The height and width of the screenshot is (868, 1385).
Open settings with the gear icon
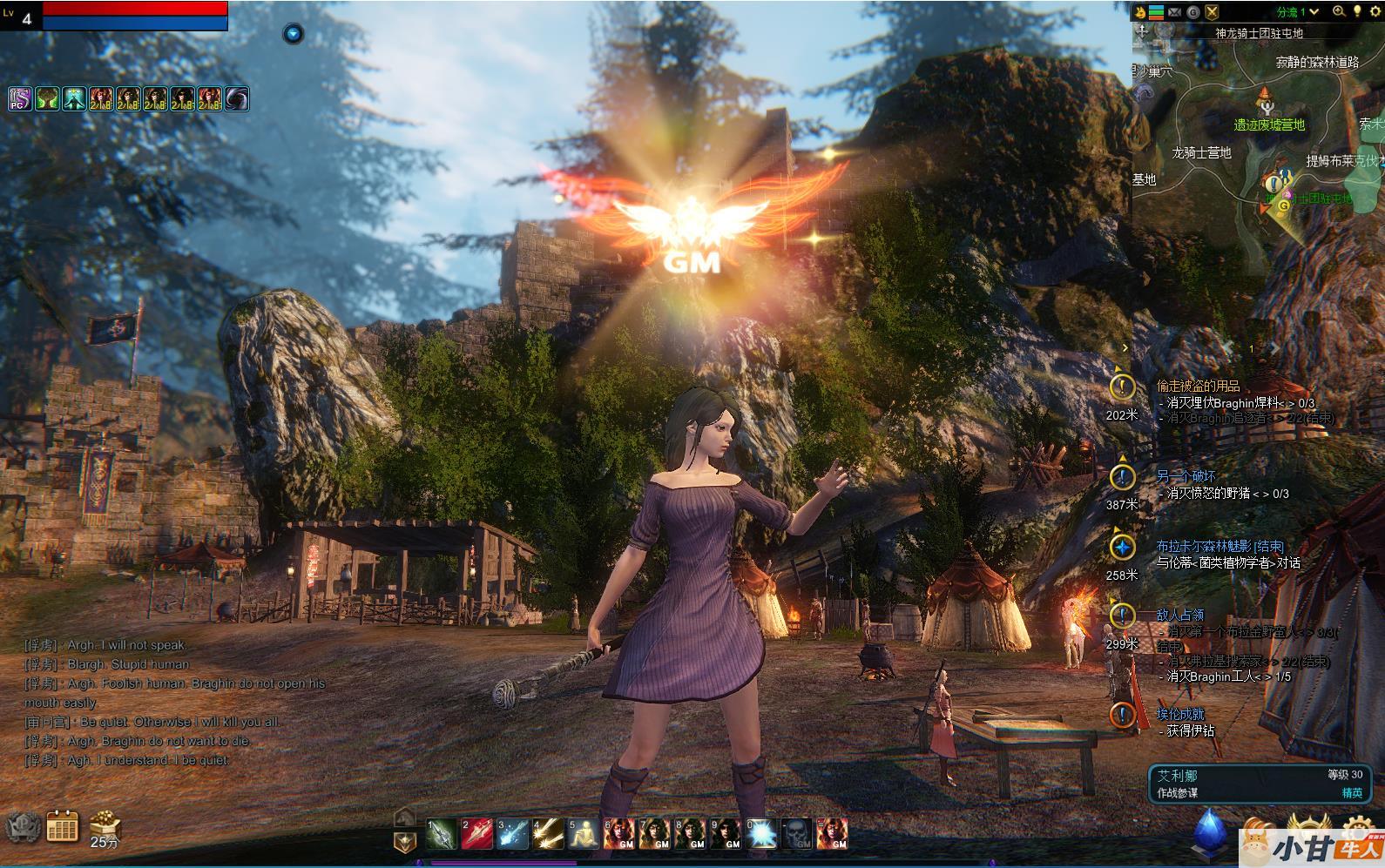1374,11
